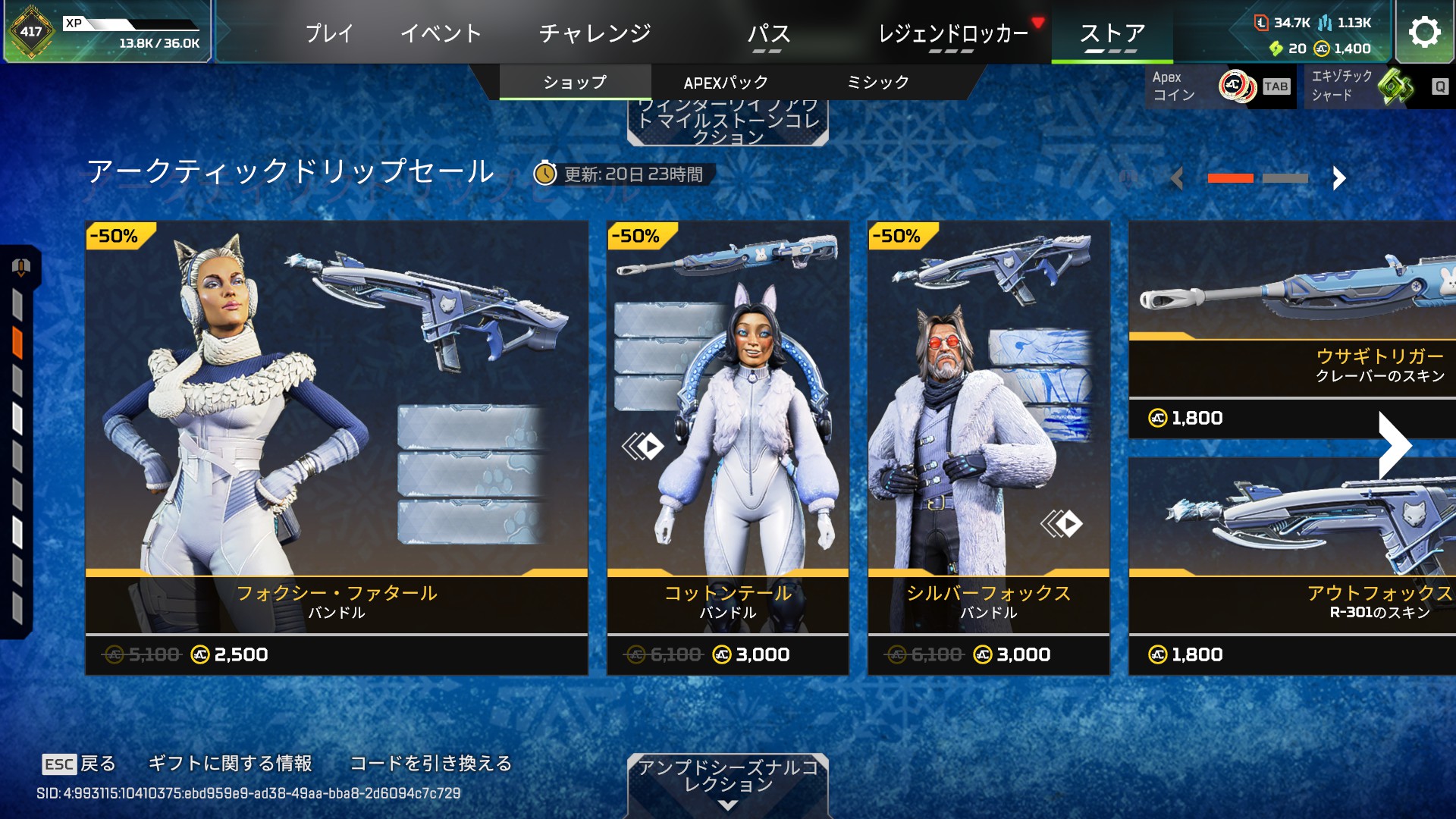Choose コードを引き換える option
The height and width of the screenshot is (819, 1456).
point(431,763)
